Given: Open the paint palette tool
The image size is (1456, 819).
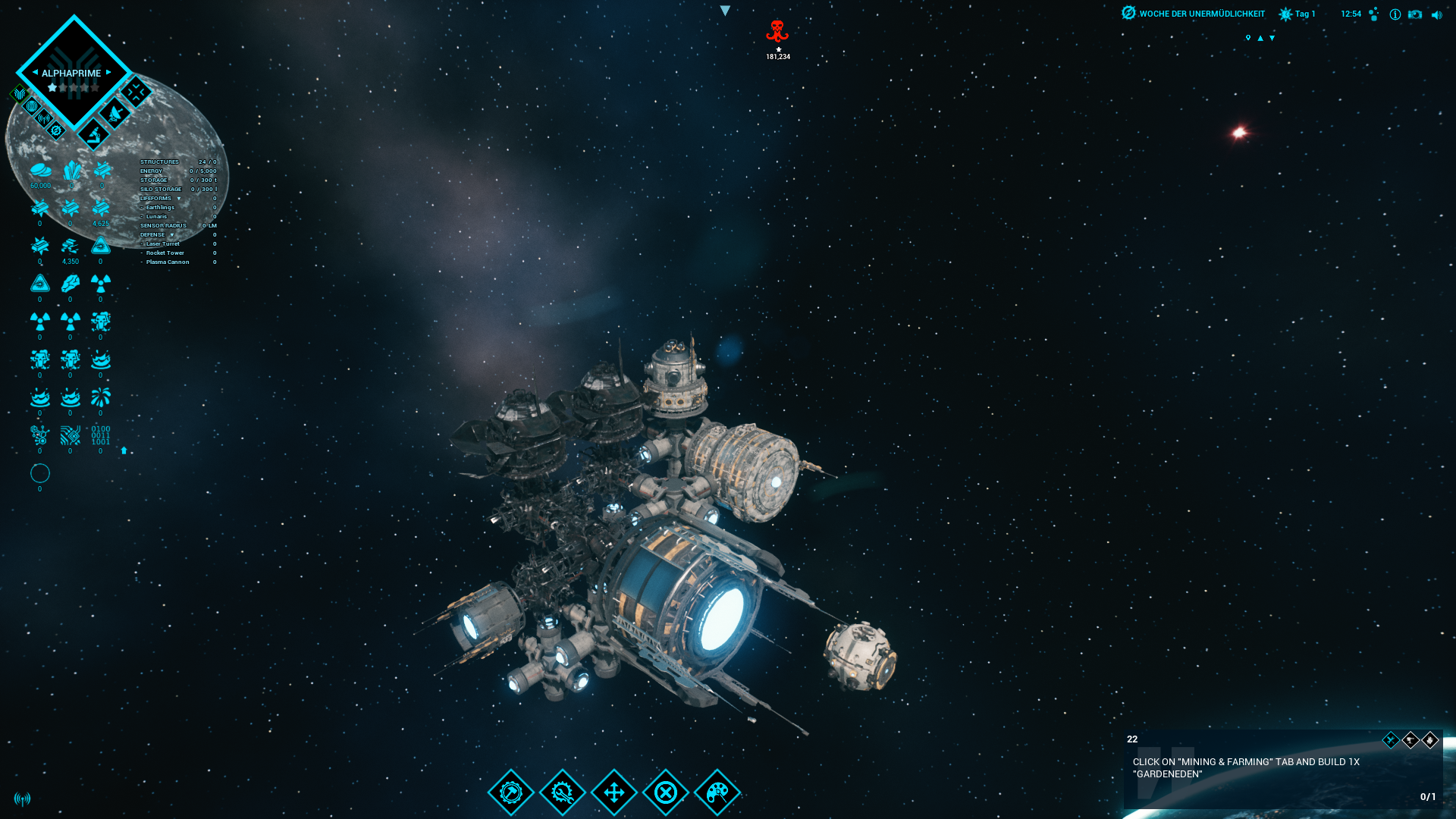Looking at the screenshot, I should (x=717, y=792).
